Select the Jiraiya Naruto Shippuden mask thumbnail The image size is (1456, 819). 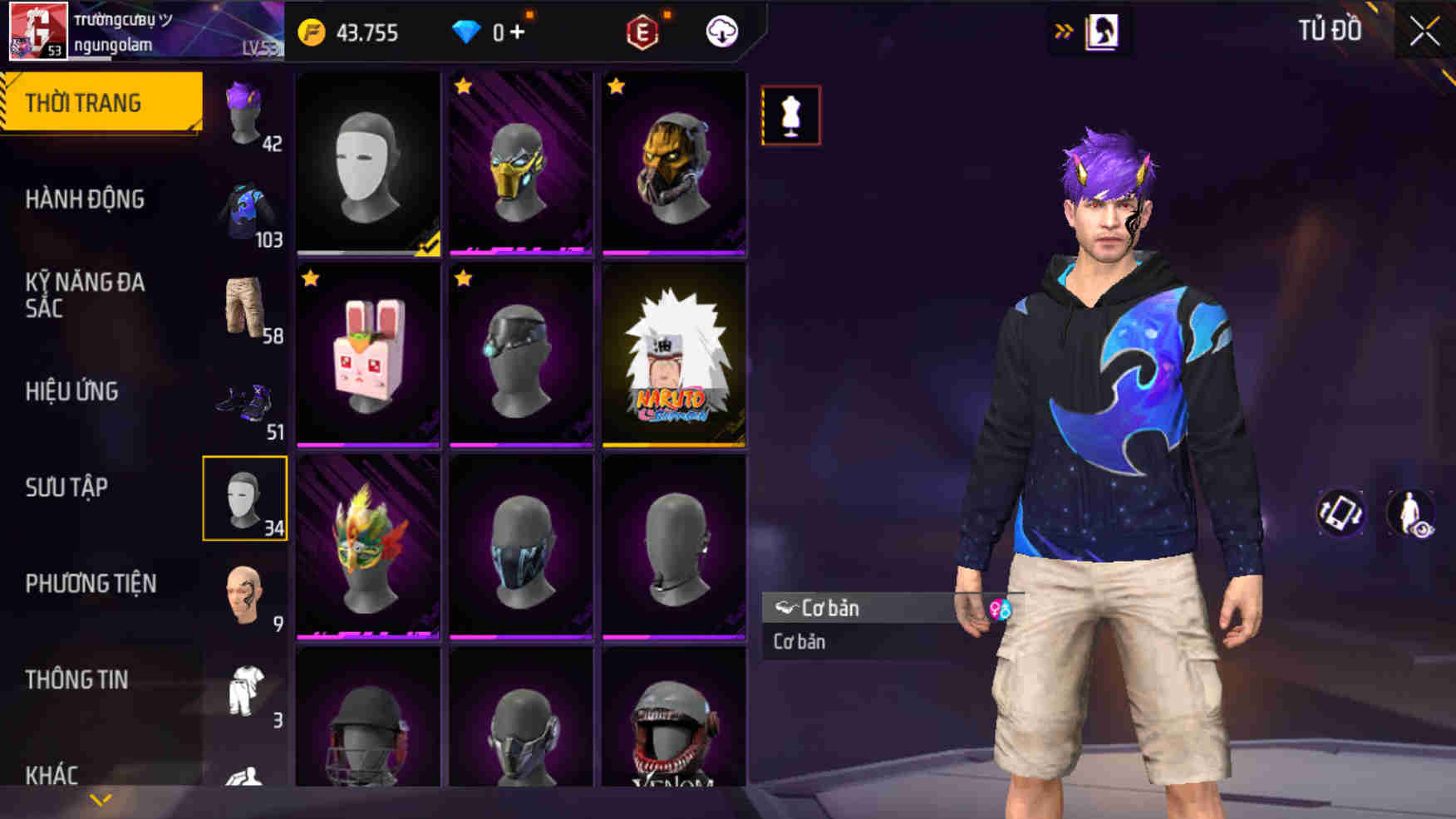[x=676, y=356]
